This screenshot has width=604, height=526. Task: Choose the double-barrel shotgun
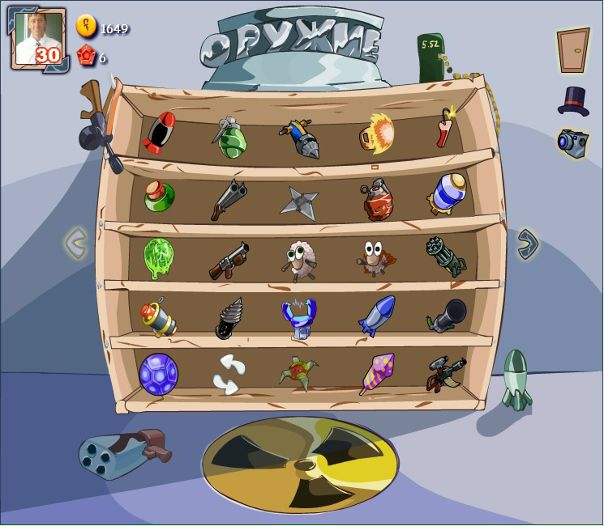(x=228, y=197)
